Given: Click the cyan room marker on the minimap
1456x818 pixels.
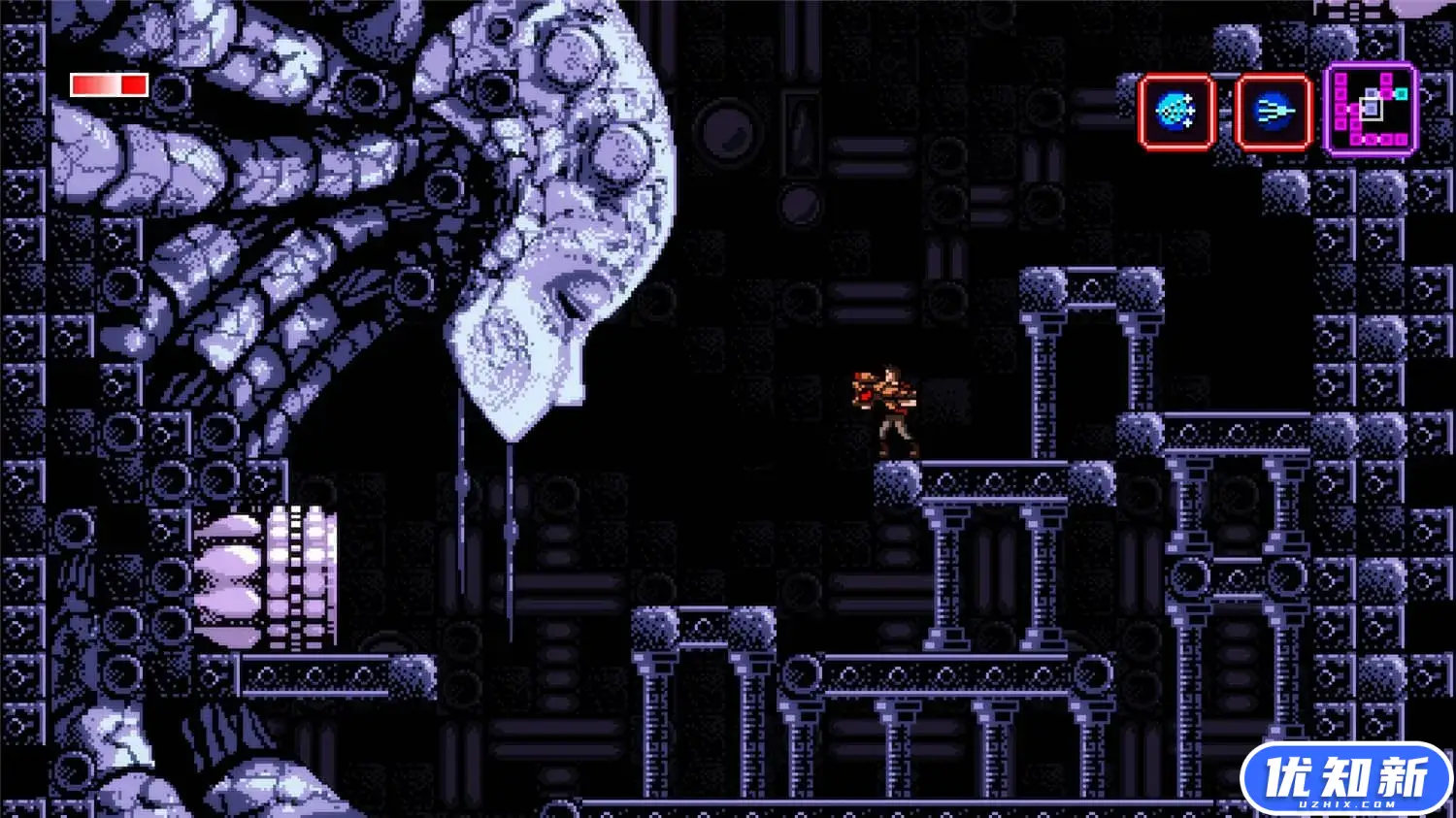Looking at the screenshot, I should click(x=1402, y=92).
